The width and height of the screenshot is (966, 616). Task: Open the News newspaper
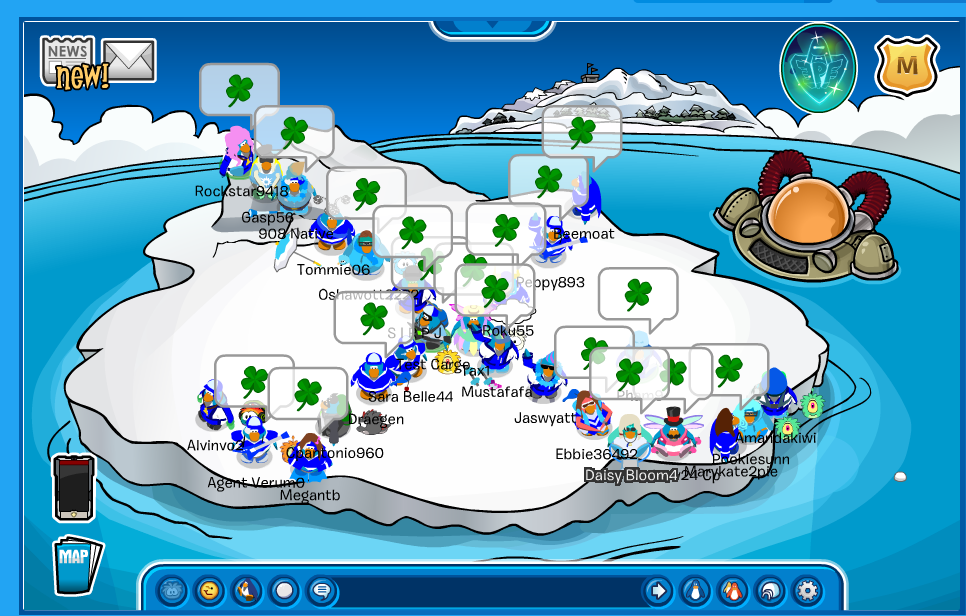pos(68,60)
